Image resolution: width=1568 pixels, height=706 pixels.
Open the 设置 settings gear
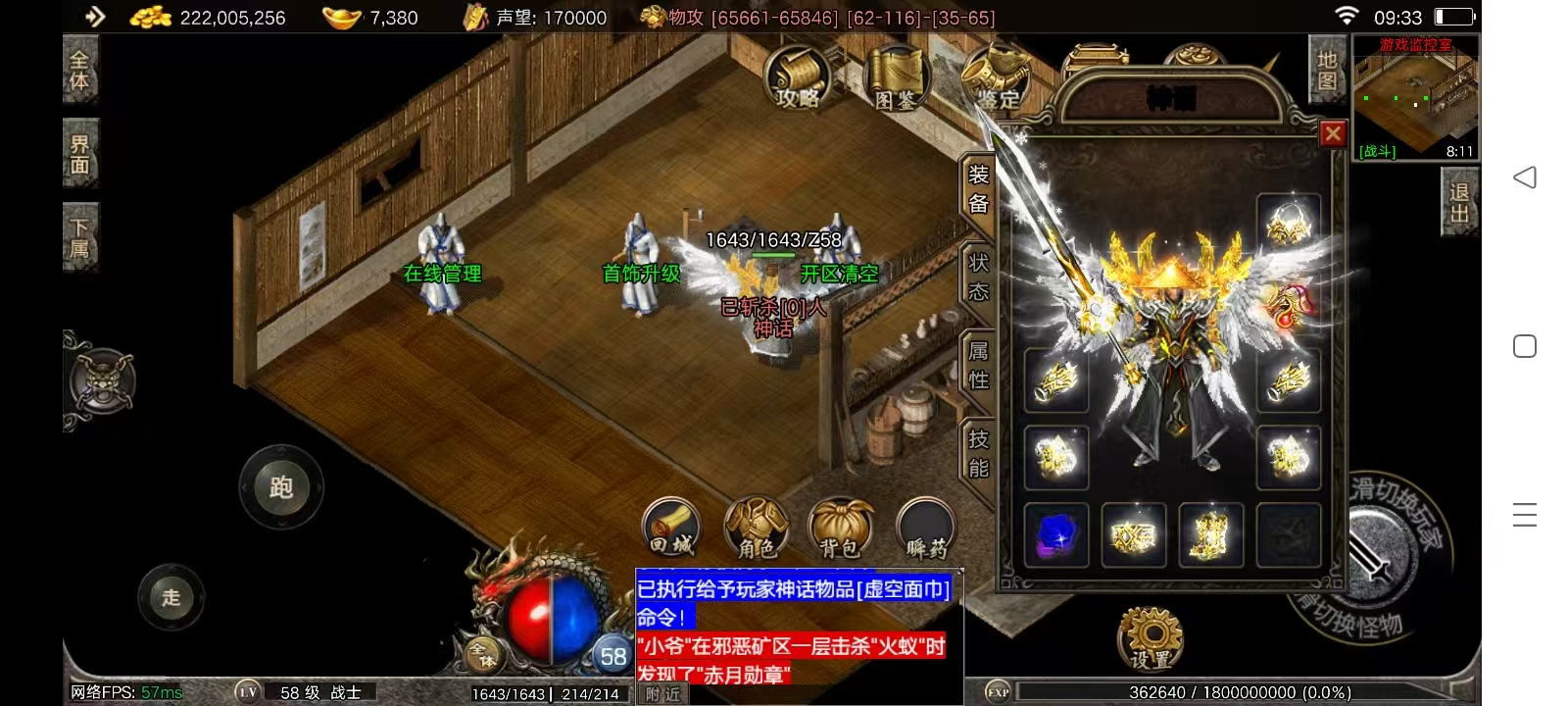[1151, 637]
